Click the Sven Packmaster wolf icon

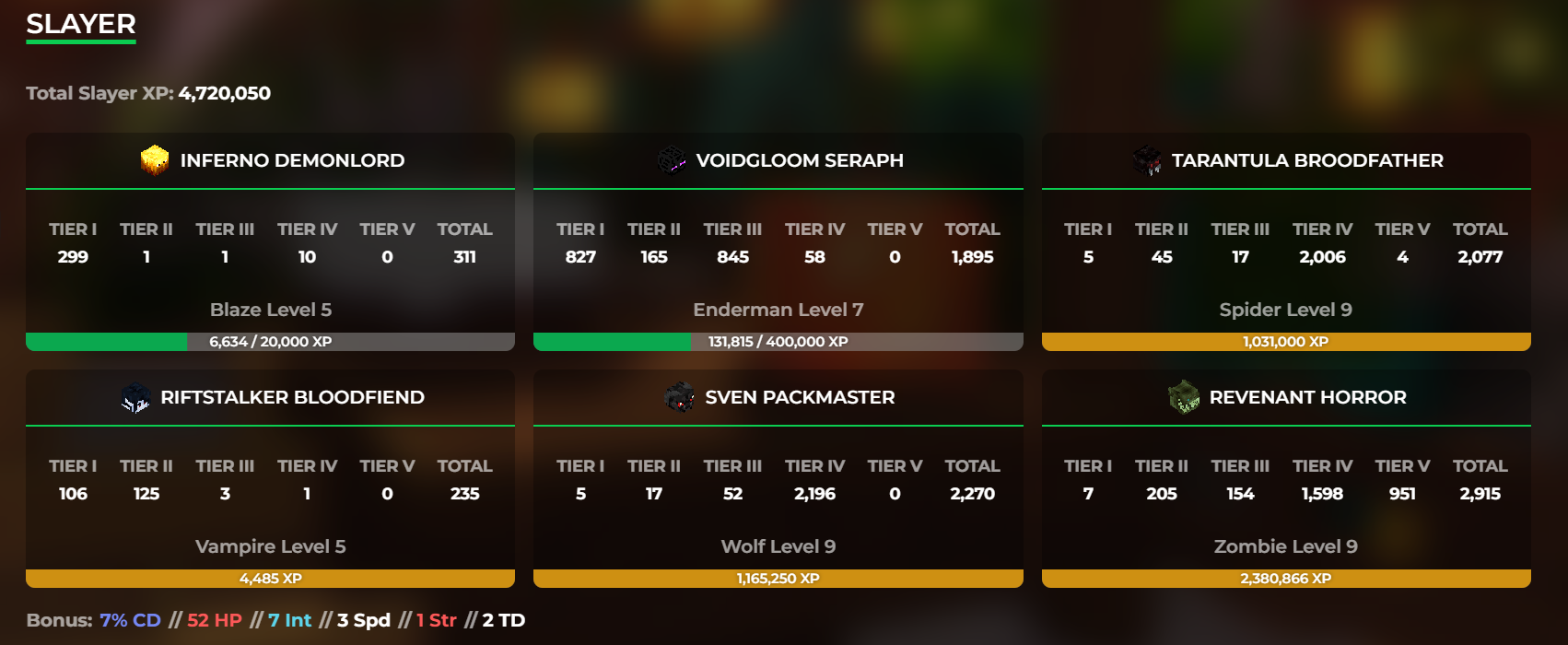pos(680,397)
